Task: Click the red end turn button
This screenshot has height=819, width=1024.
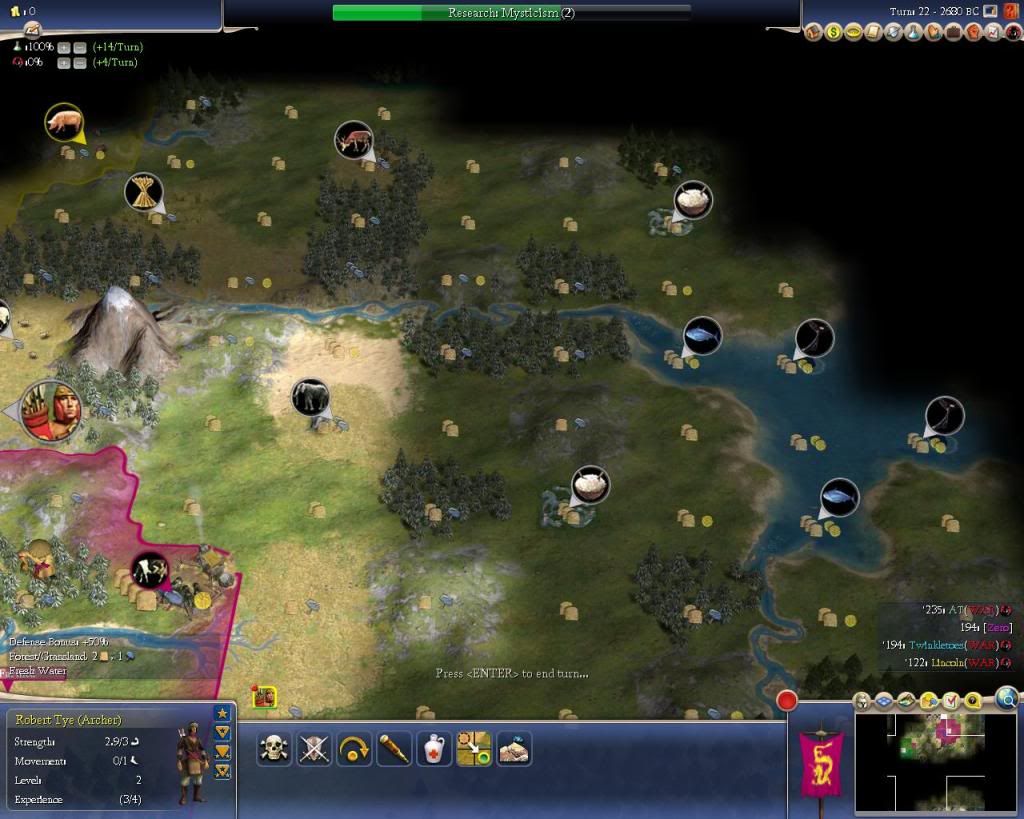Action: coord(788,700)
